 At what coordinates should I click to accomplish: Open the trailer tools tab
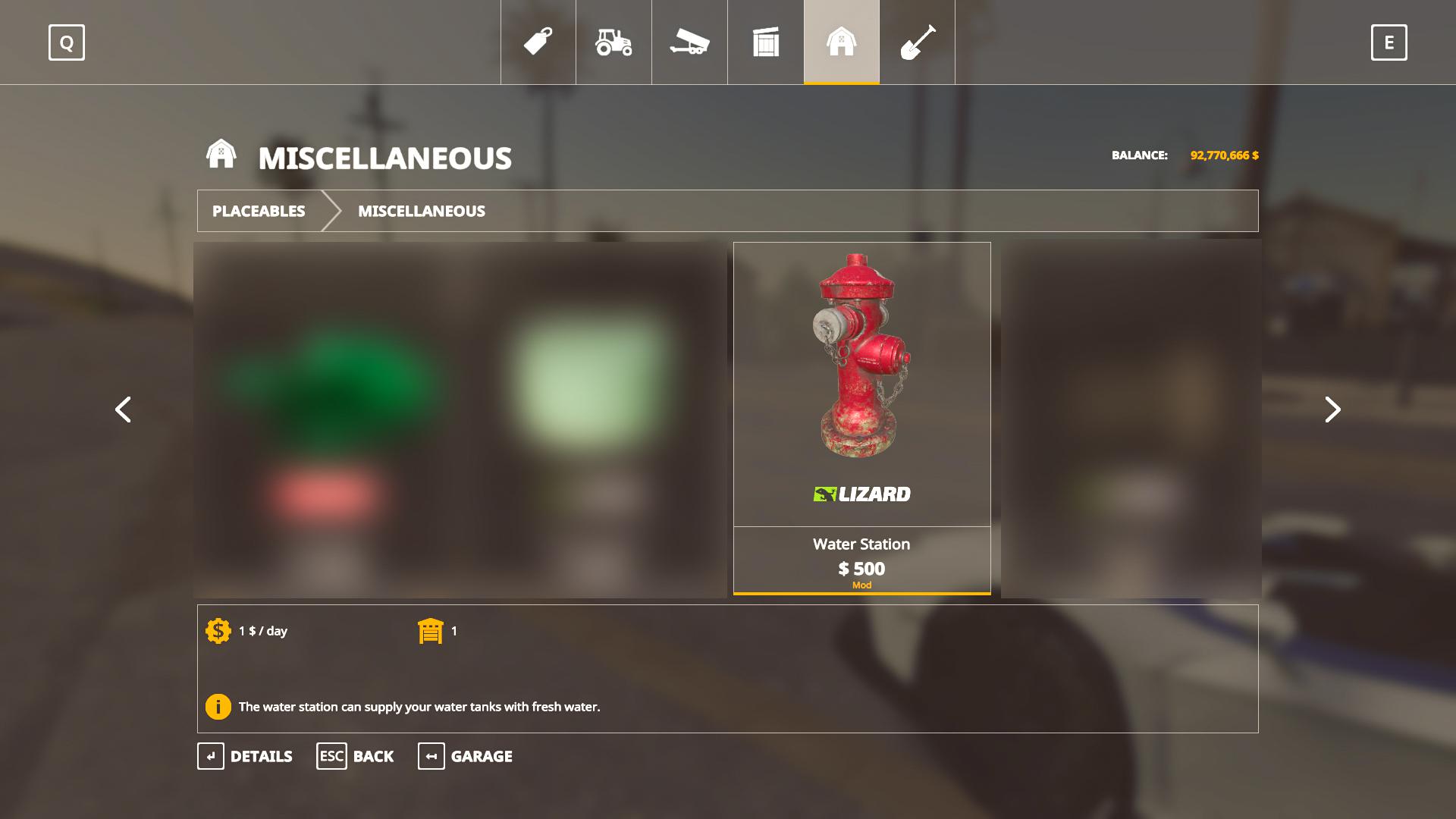tap(689, 42)
